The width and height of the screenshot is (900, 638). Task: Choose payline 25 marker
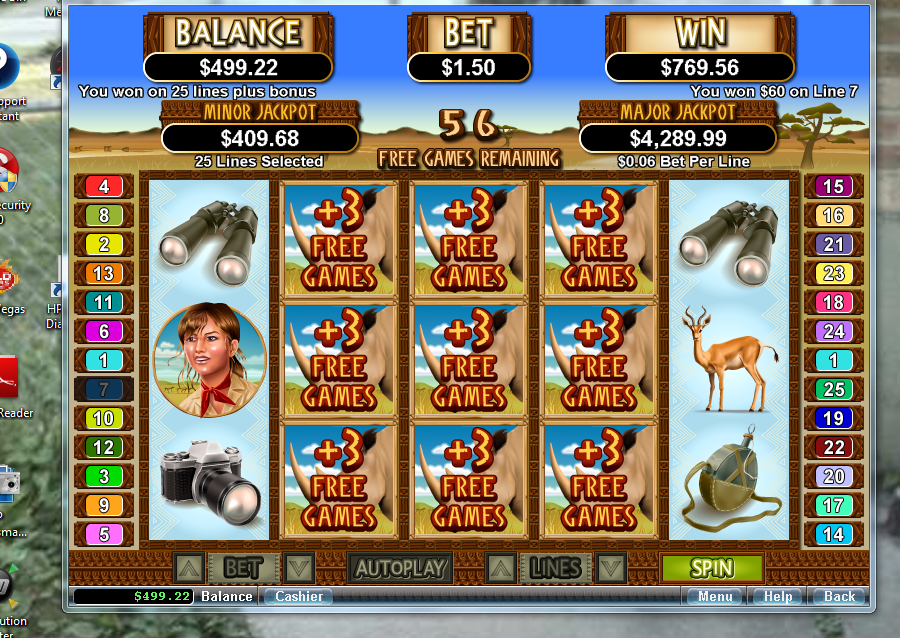[x=832, y=389]
